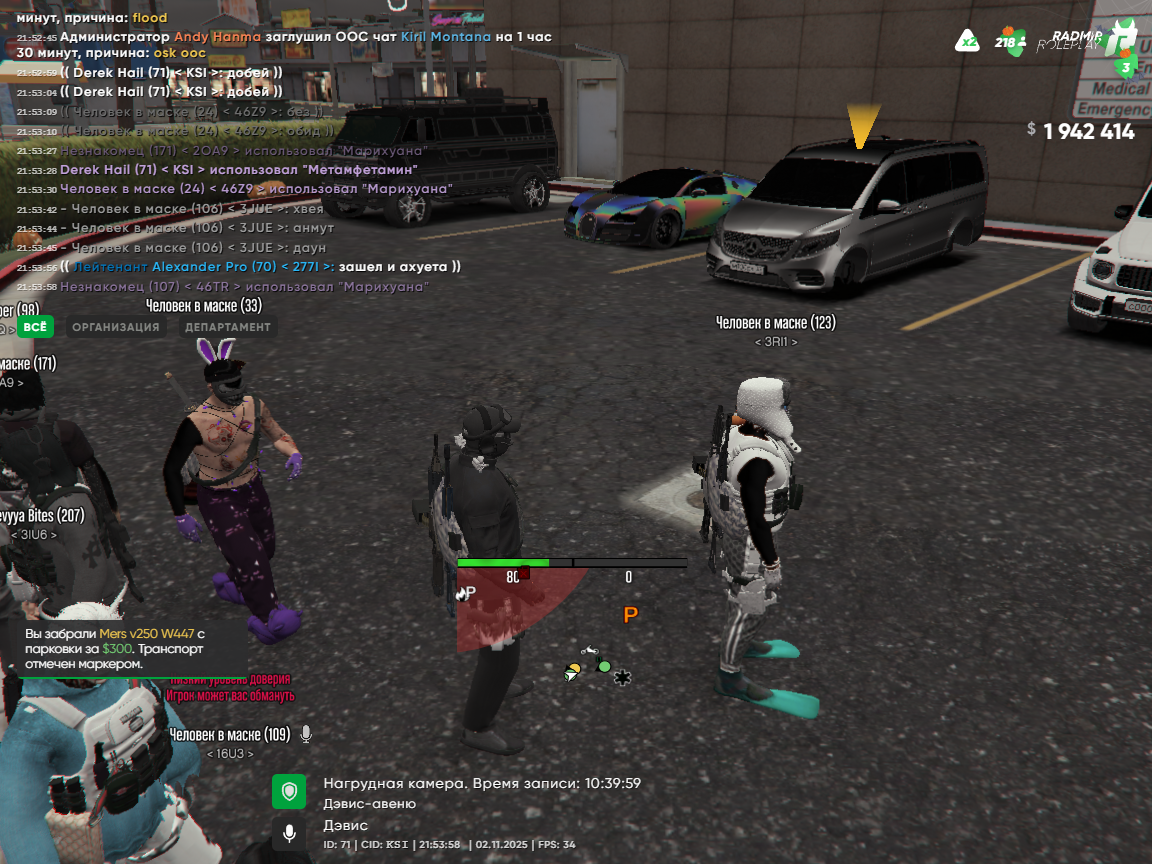This screenshot has width=1152, height=864.
Task: Click the green shield icon
Action: 289,792
